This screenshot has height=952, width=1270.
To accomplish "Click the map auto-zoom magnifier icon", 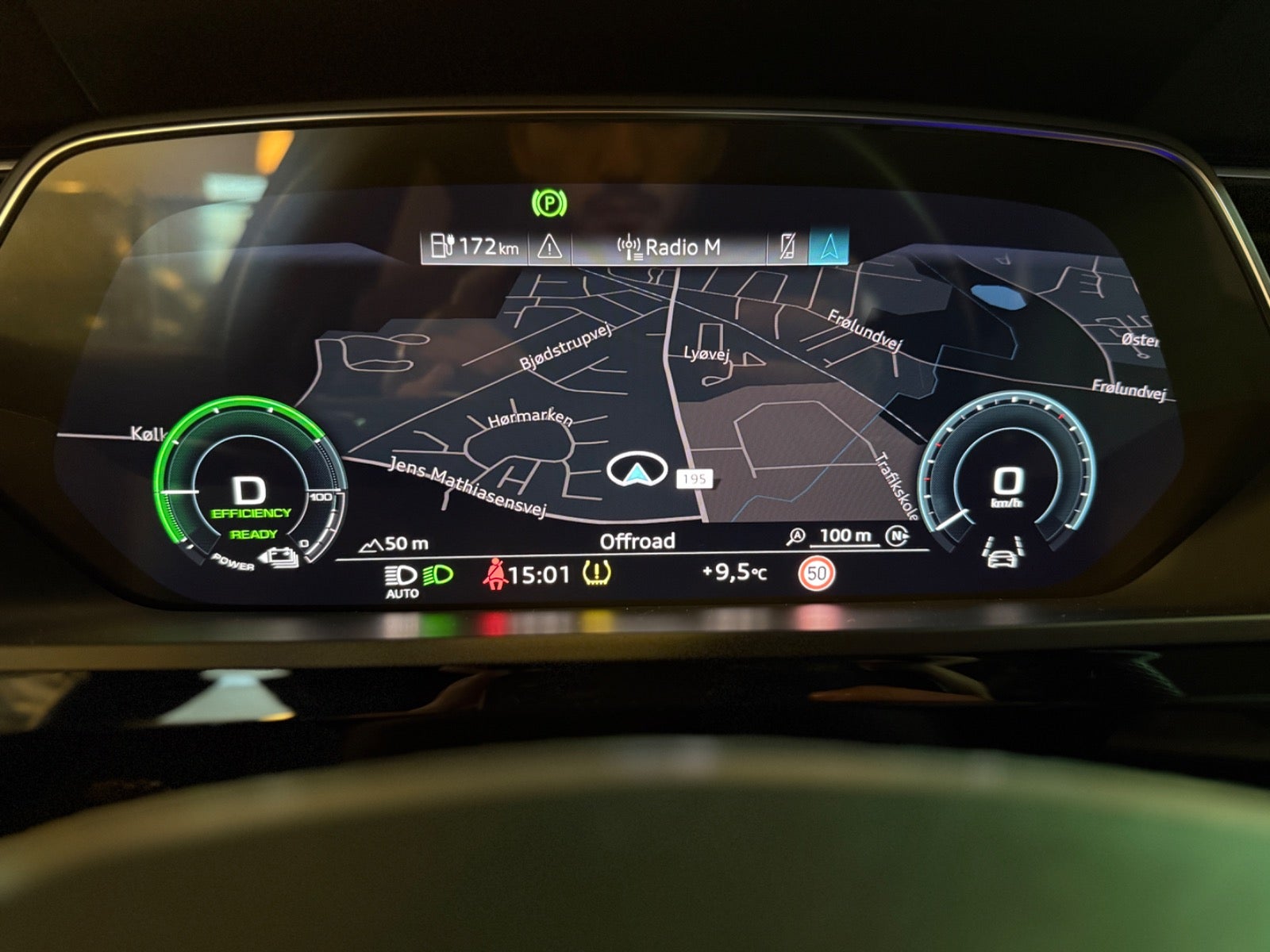I will [795, 537].
